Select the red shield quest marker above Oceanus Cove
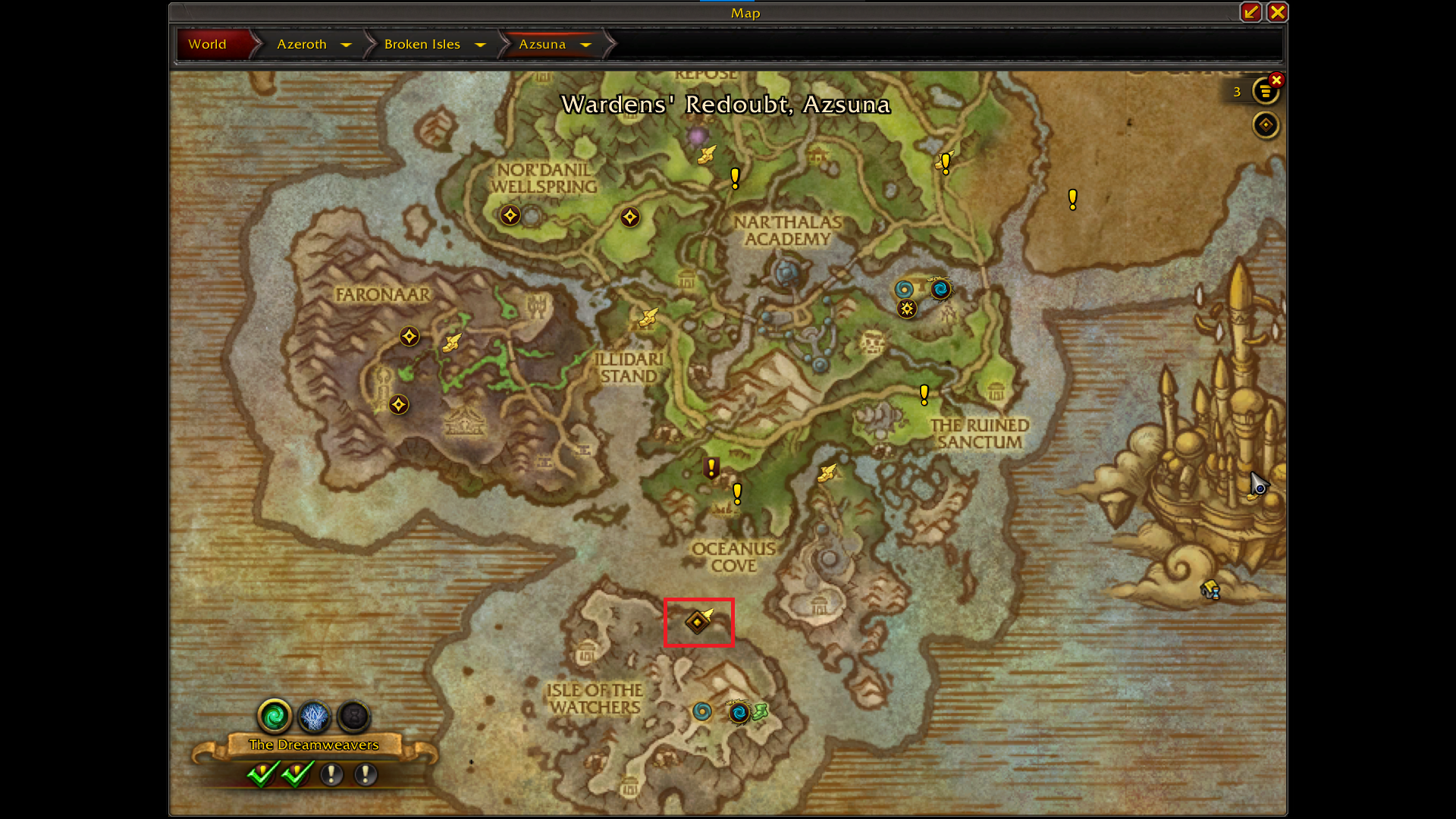The image size is (1456, 819). tap(711, 468)
